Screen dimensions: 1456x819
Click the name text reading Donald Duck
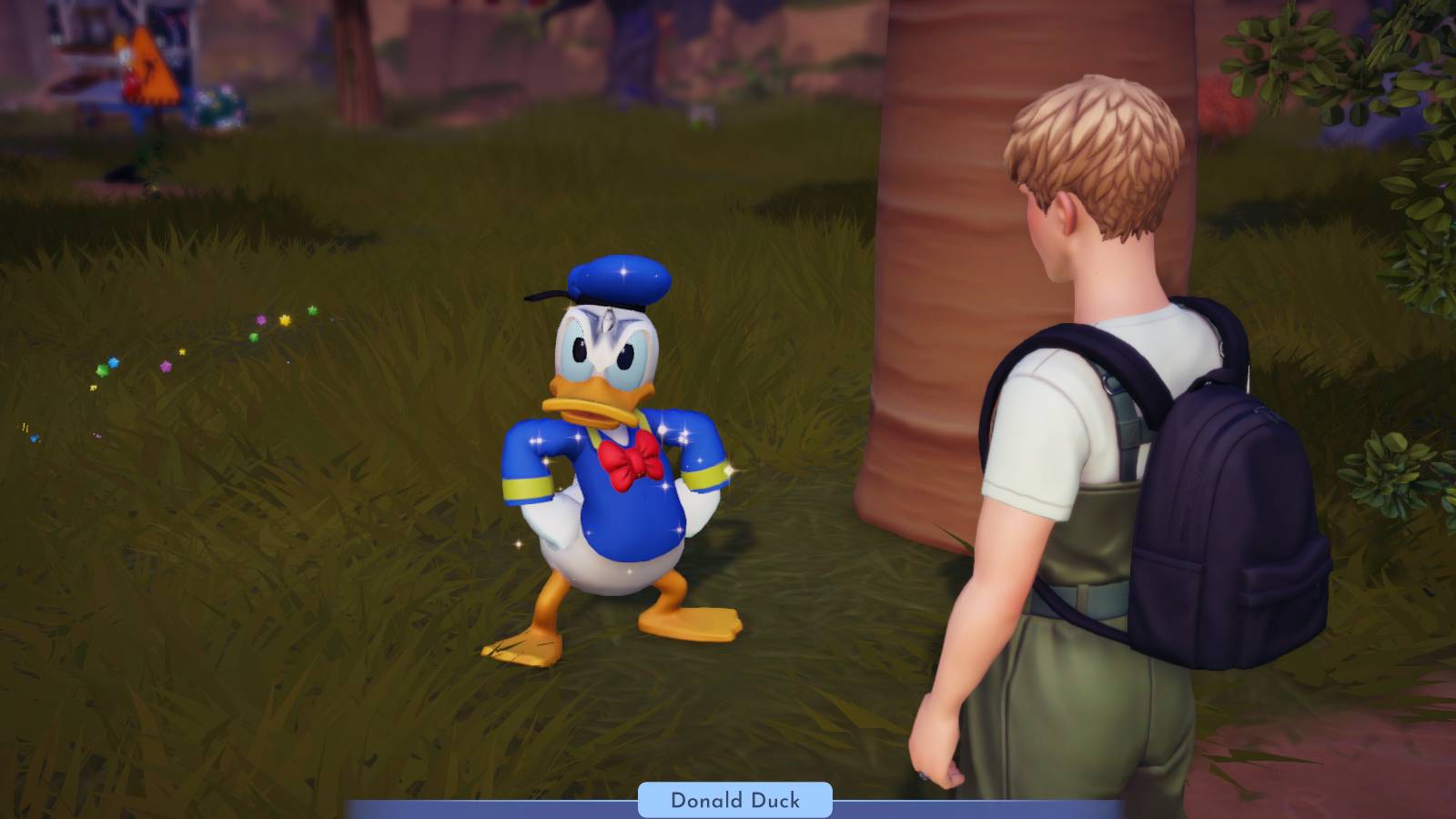coord(735,802)
